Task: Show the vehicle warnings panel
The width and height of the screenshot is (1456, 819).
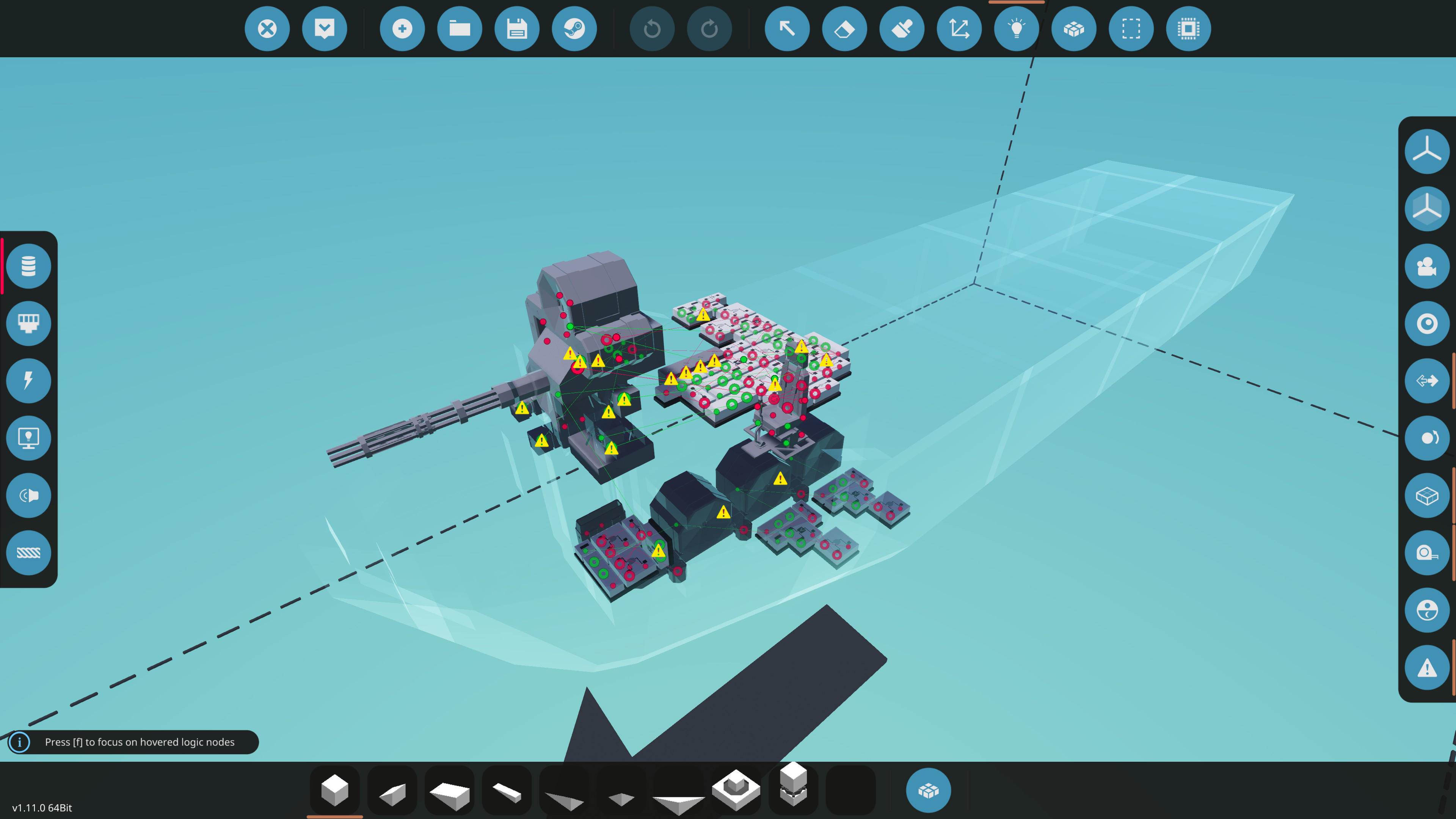Action: [1427, 667]
